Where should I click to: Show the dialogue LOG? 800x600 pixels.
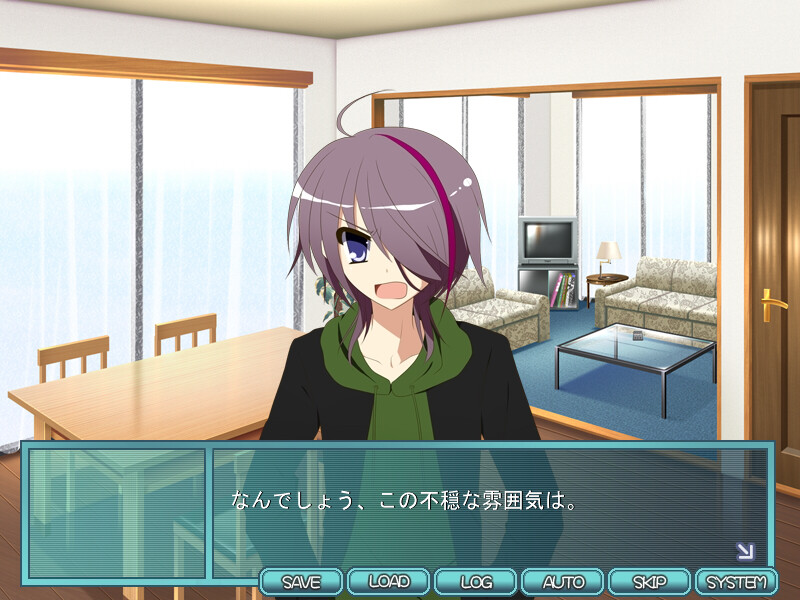(476, 581)
